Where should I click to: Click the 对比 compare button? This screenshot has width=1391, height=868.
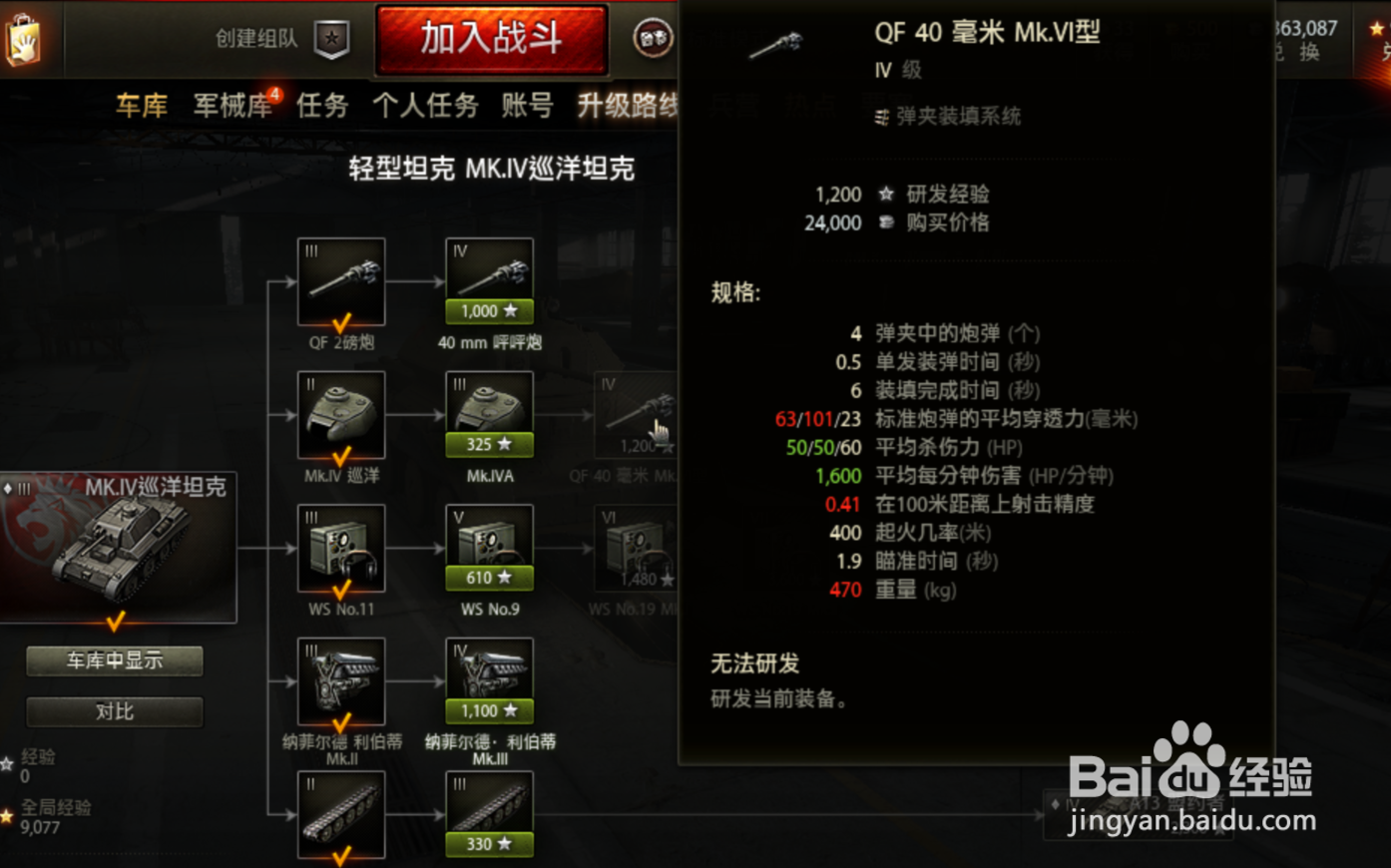pyautogui.click(x=114, y=712)
